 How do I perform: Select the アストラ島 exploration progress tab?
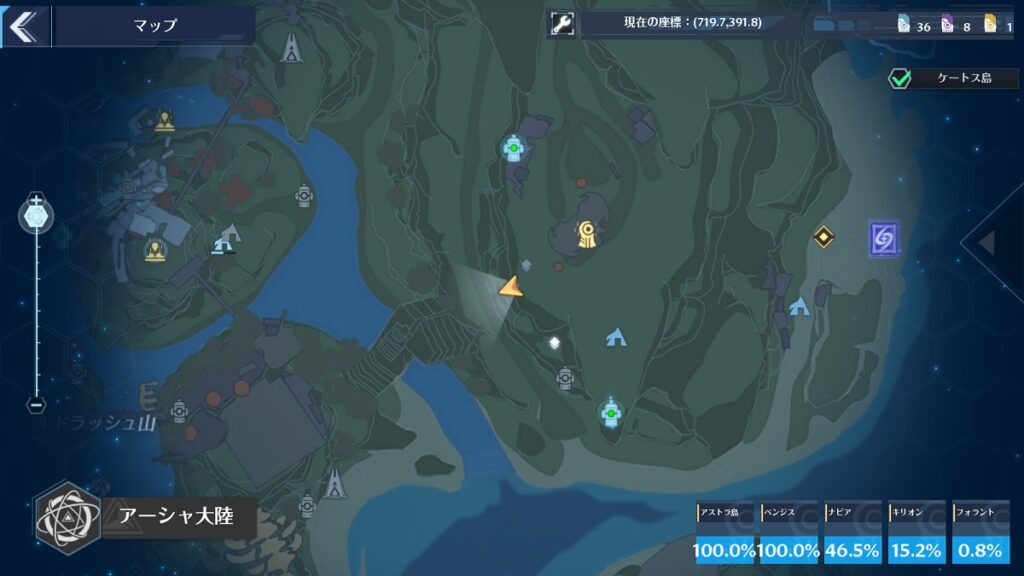(726, 533)
